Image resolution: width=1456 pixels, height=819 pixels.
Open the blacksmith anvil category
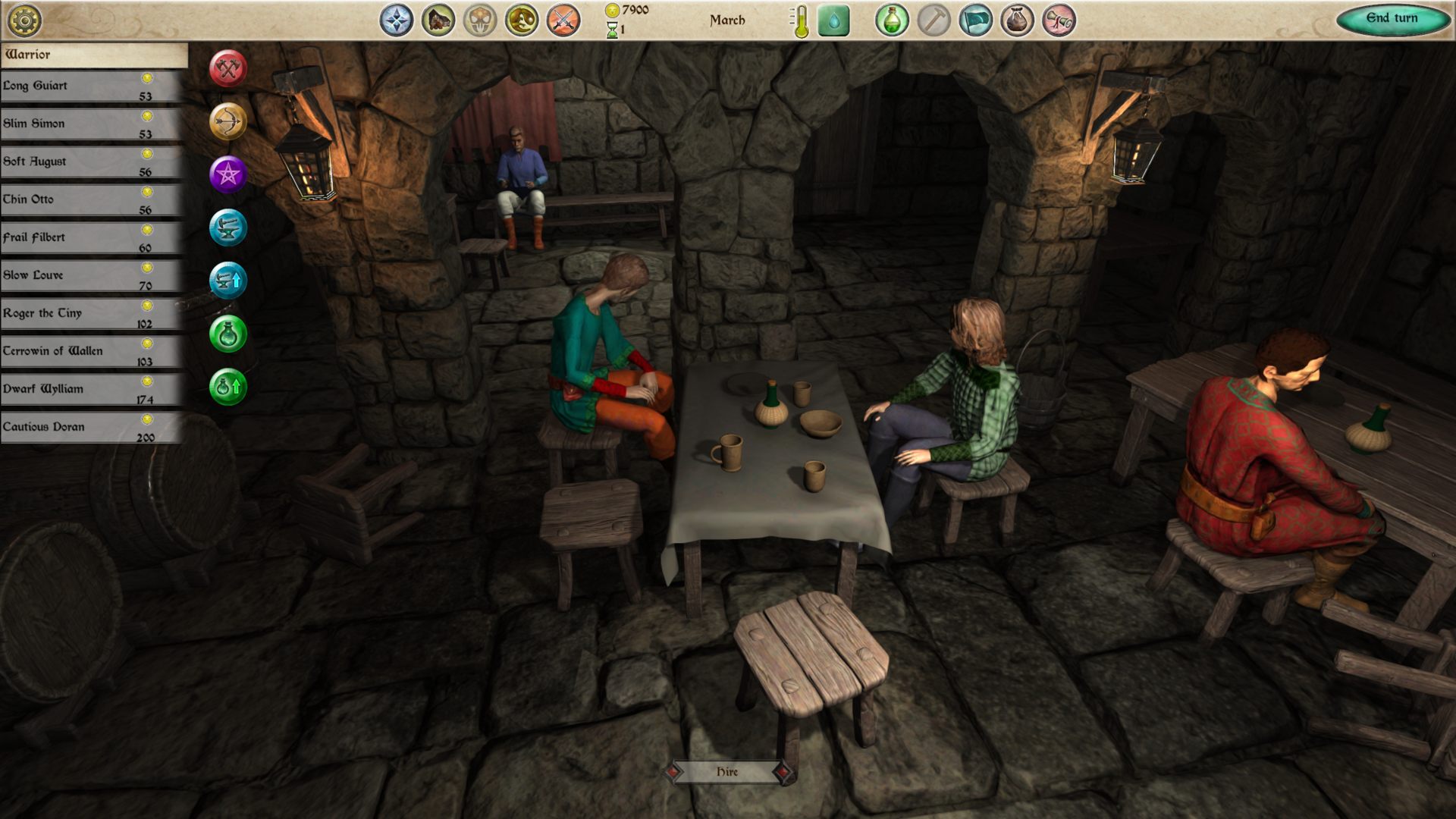click(x=228, y=227)
